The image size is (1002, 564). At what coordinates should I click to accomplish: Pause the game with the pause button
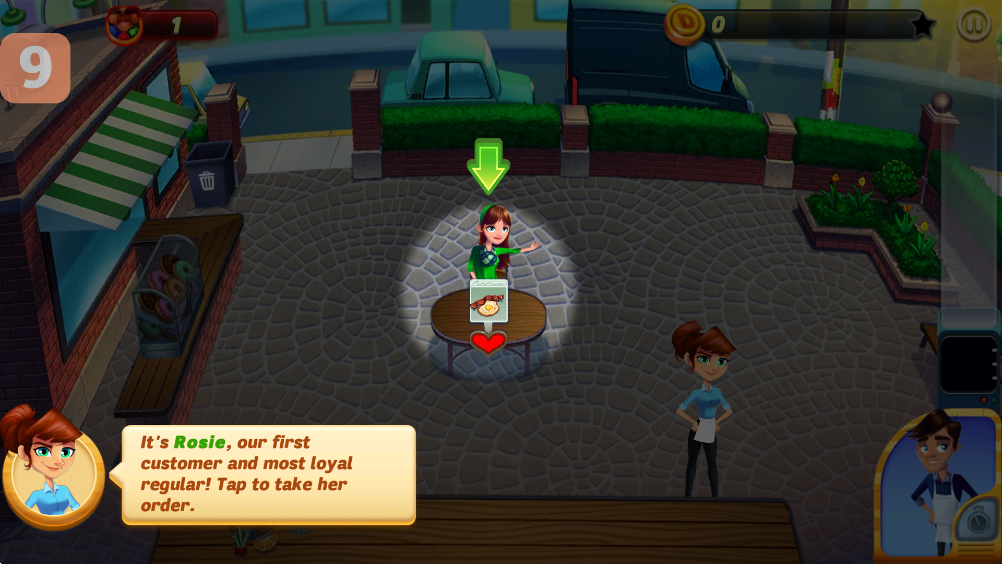pos(973,24)
